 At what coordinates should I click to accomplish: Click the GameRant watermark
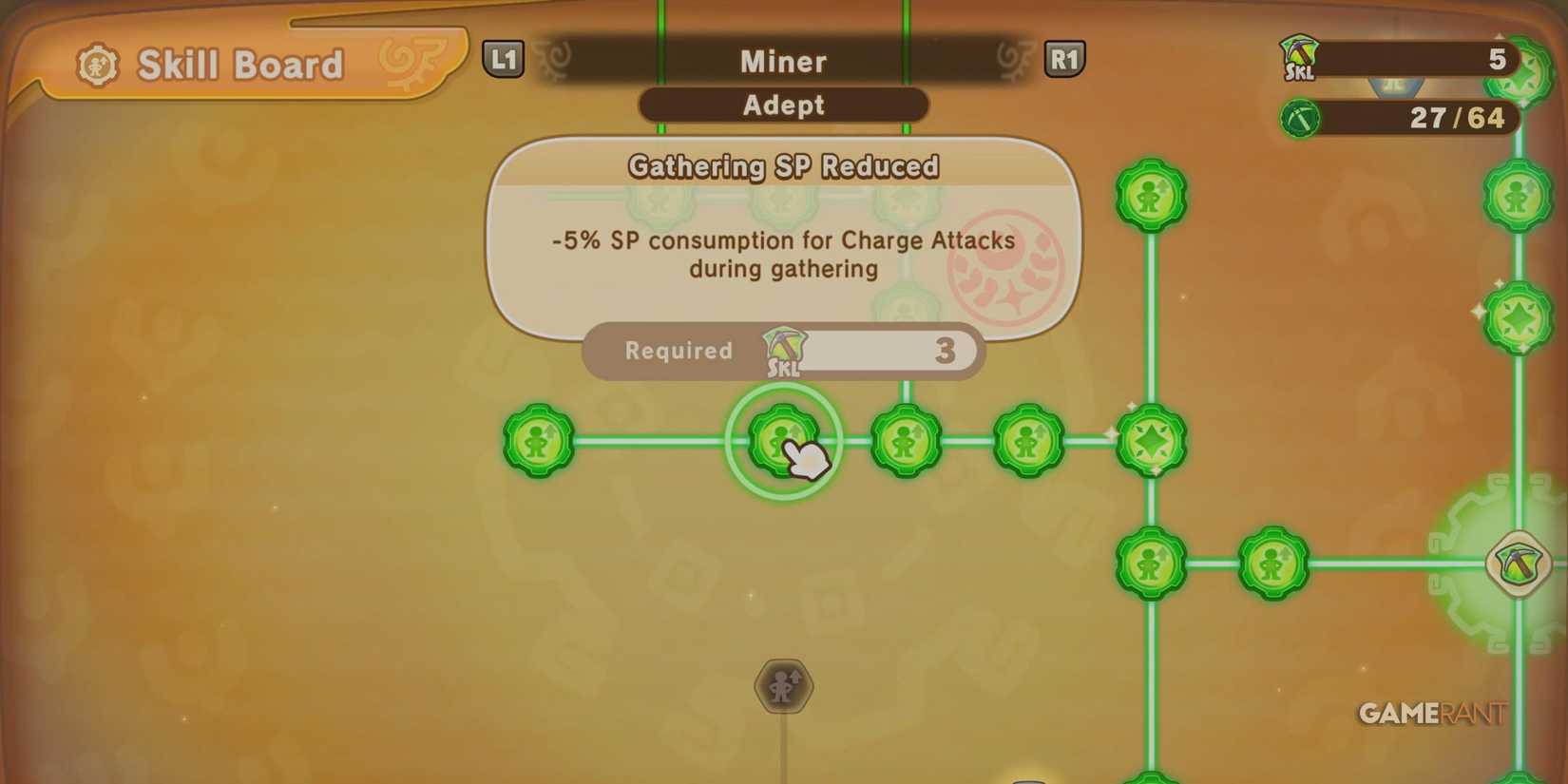pos(1428,713)
